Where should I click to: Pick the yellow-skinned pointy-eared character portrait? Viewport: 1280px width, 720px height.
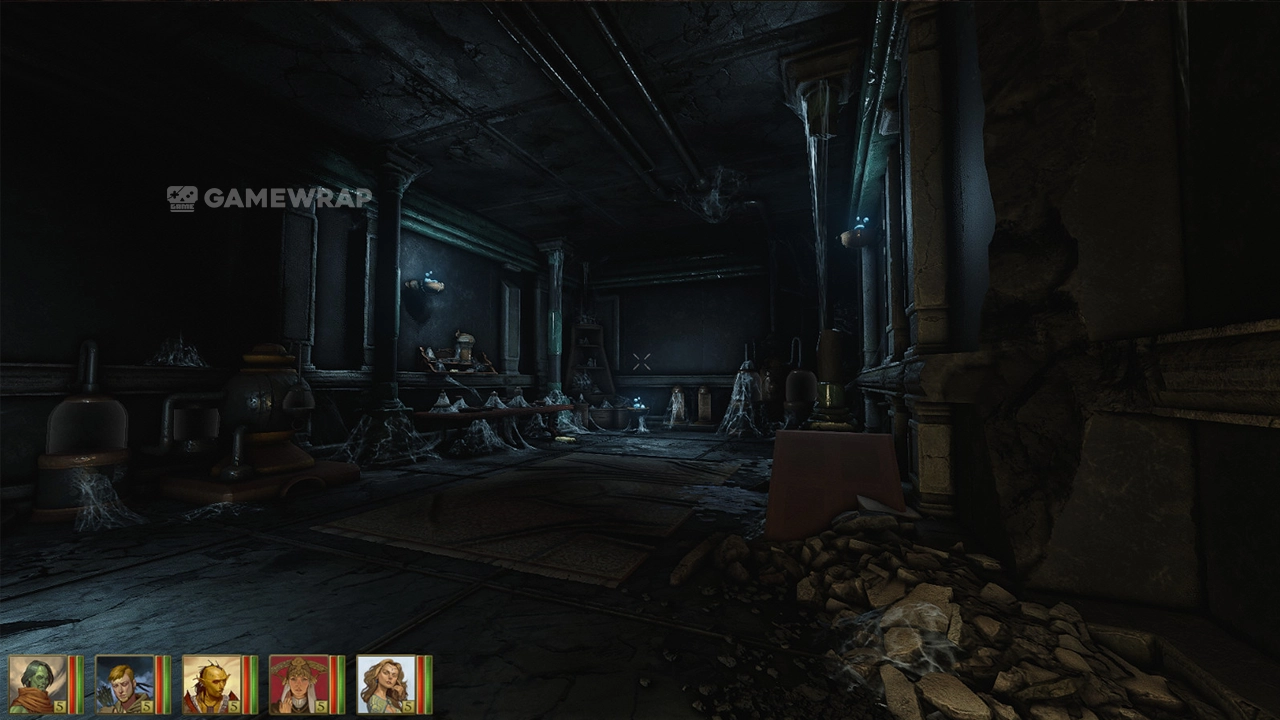(x=212, y=684)
